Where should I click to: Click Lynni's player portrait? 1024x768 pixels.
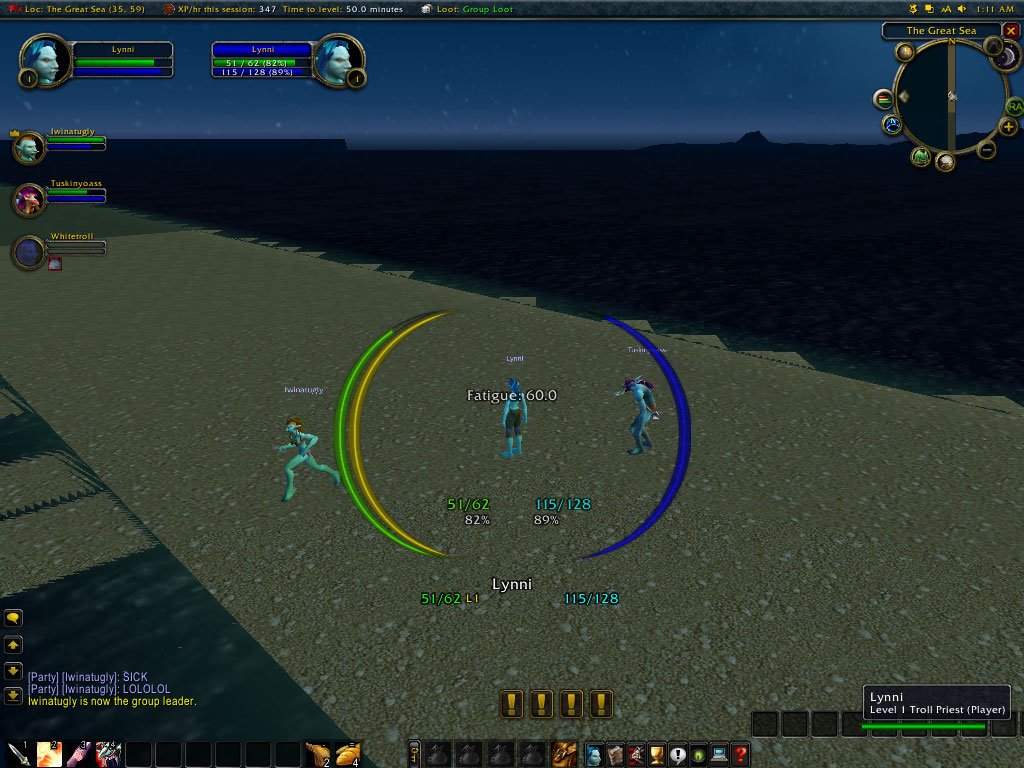(x=47, y=61)
